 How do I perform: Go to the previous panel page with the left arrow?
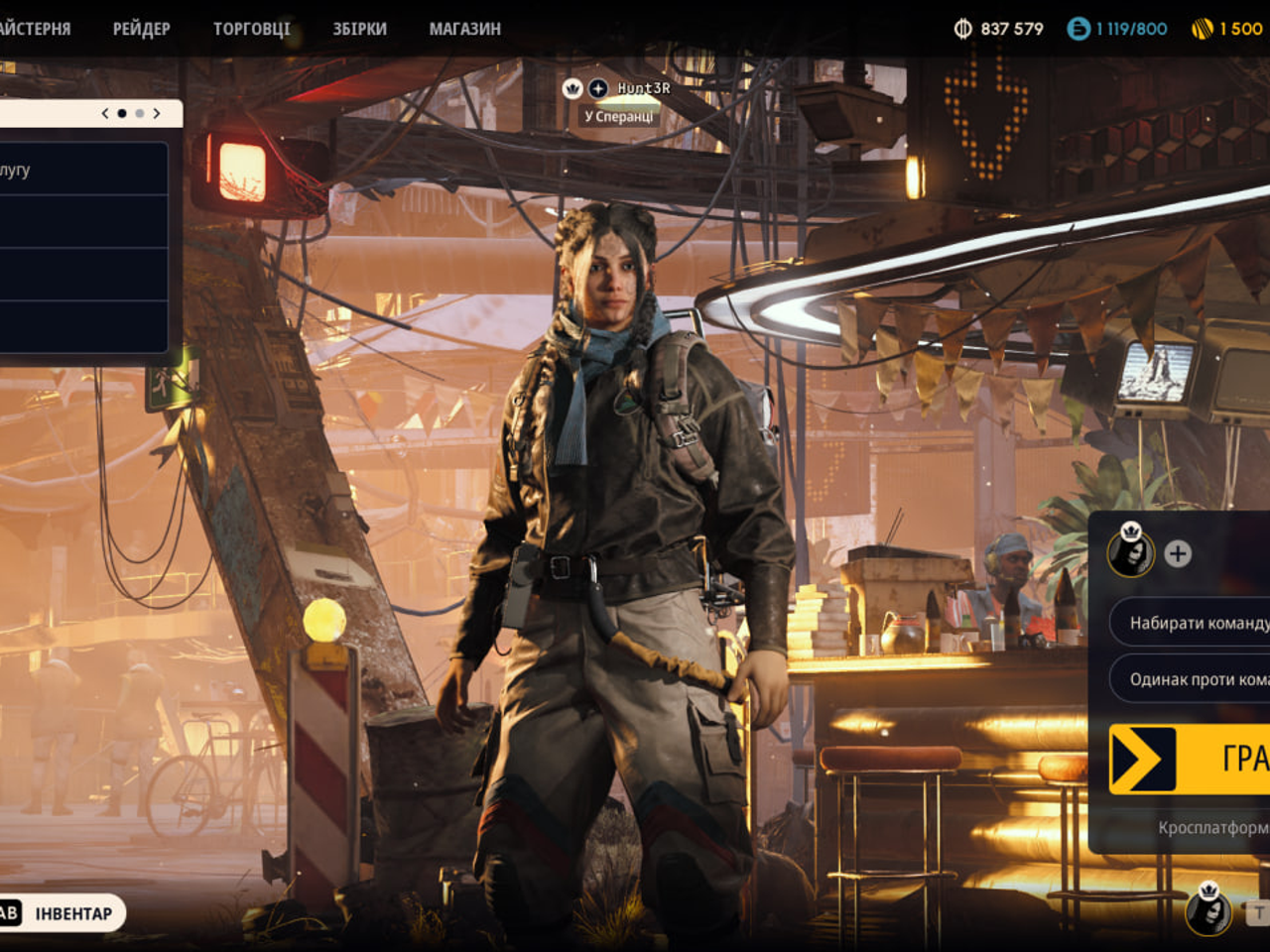tap(105, 113)
